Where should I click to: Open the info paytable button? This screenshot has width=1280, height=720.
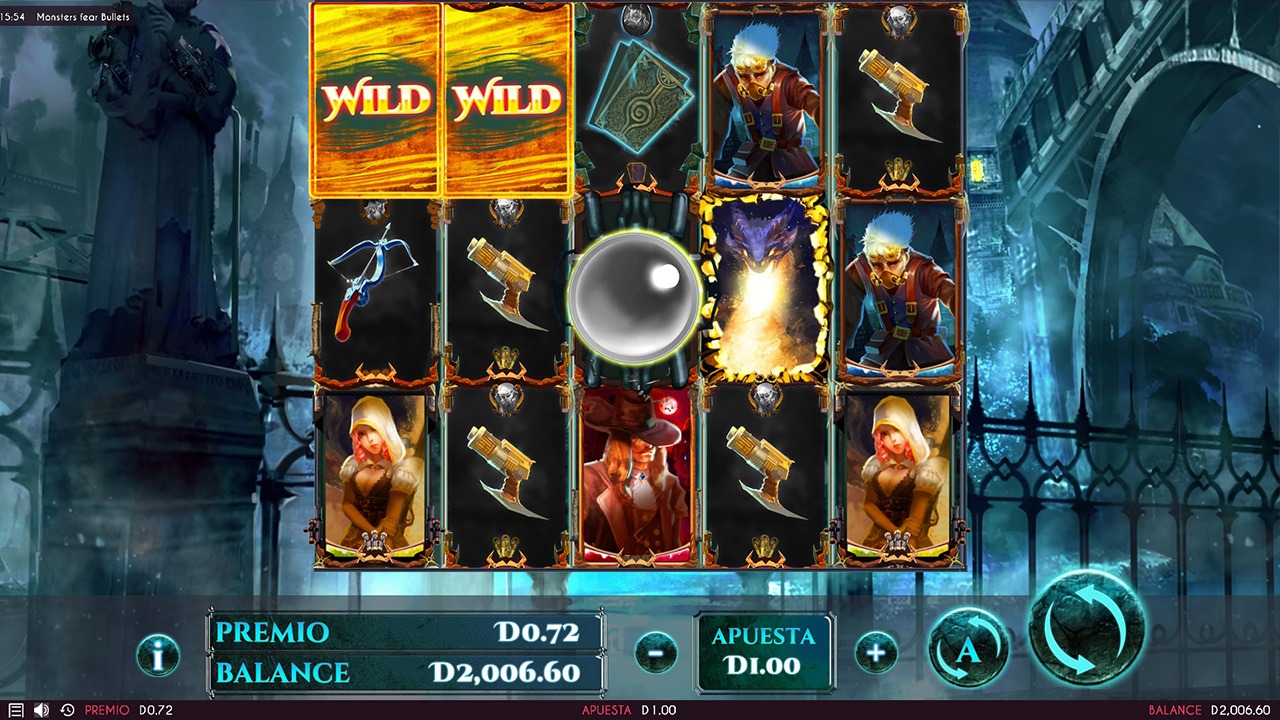coord(158,655)
